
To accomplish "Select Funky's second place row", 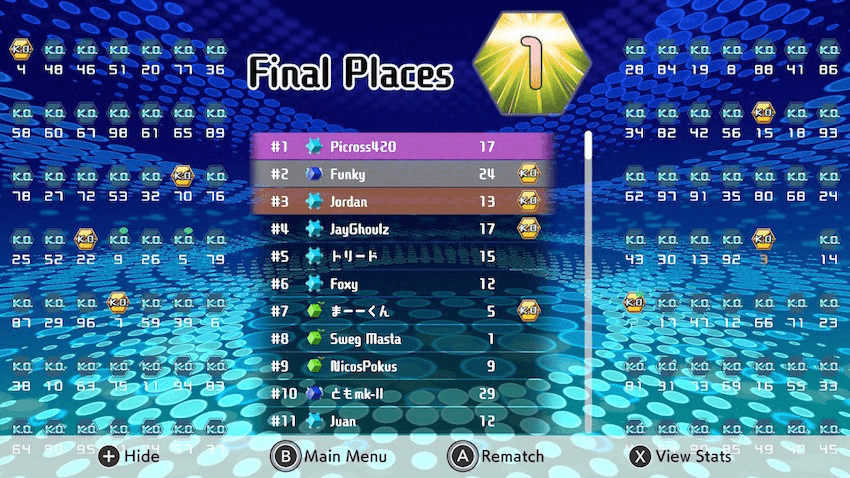I will pos(402,174).
